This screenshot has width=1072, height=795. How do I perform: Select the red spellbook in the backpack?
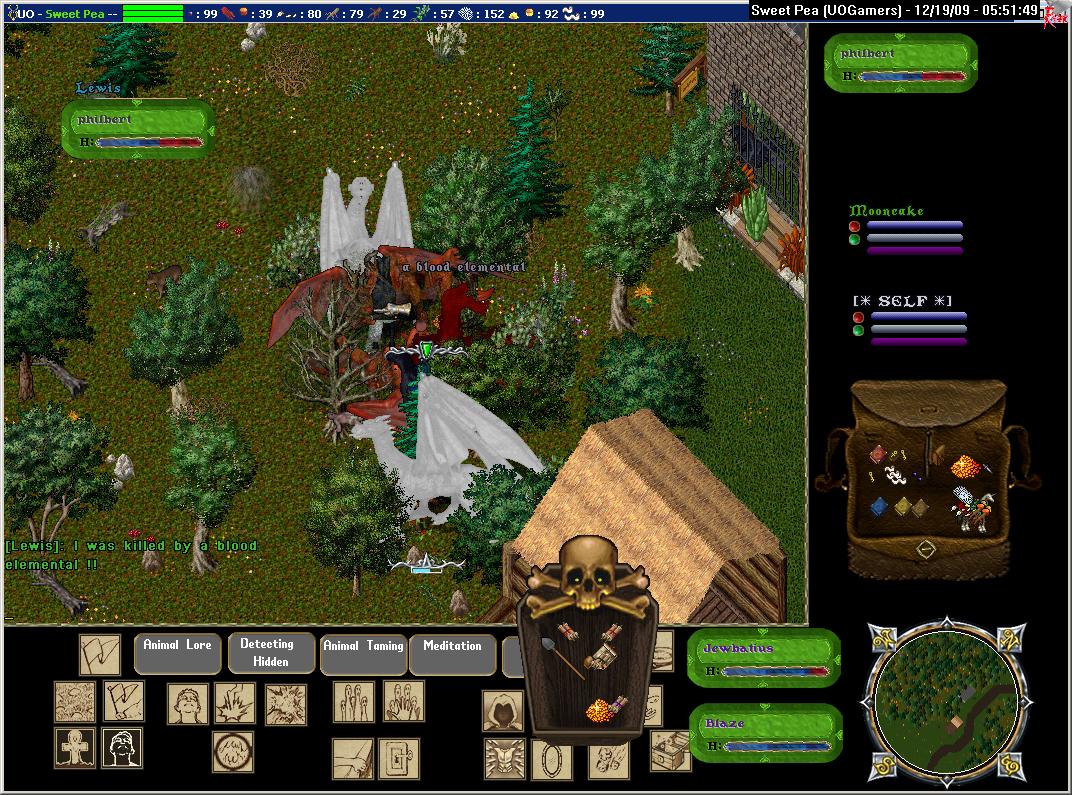point(878,455)
